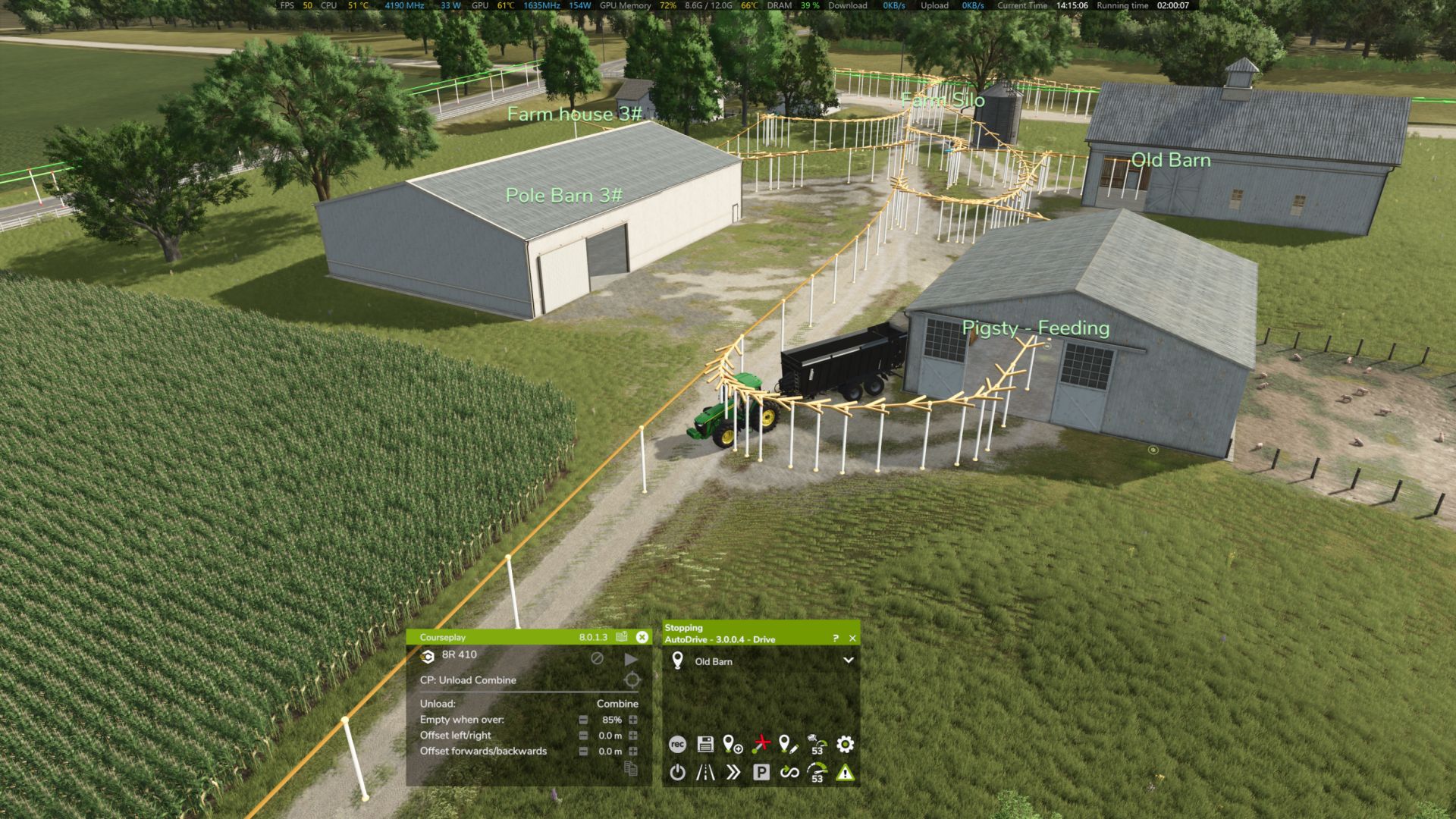Start AutoDrive route recording with rec
The image size is (1456, 819).
pos(677,745)
